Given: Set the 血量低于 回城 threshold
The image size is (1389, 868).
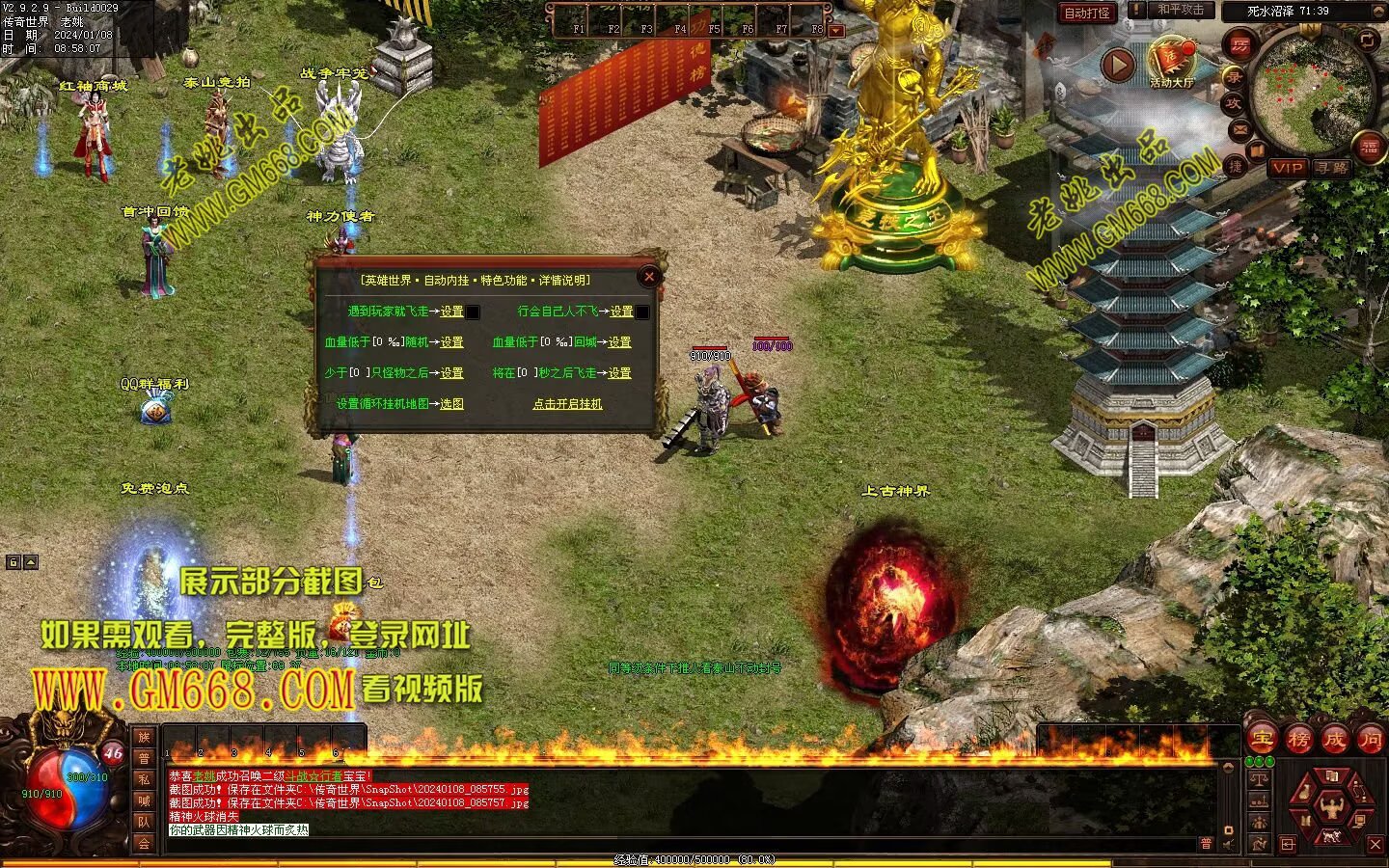Looking at the screenshot, I should (619, 342).
